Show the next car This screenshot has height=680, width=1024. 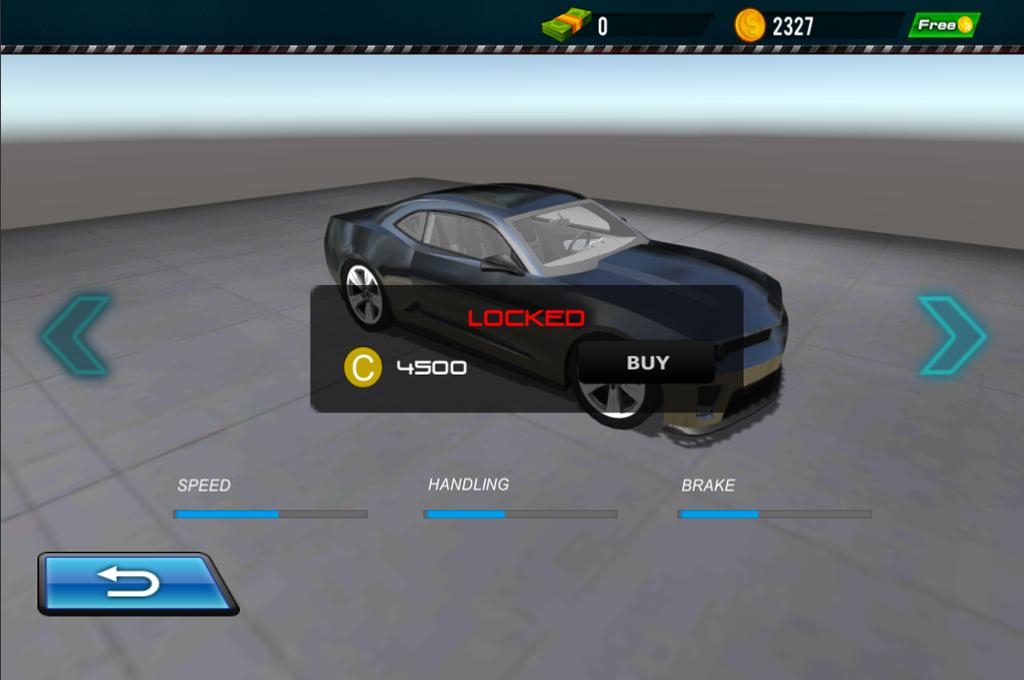pos(951,335)
